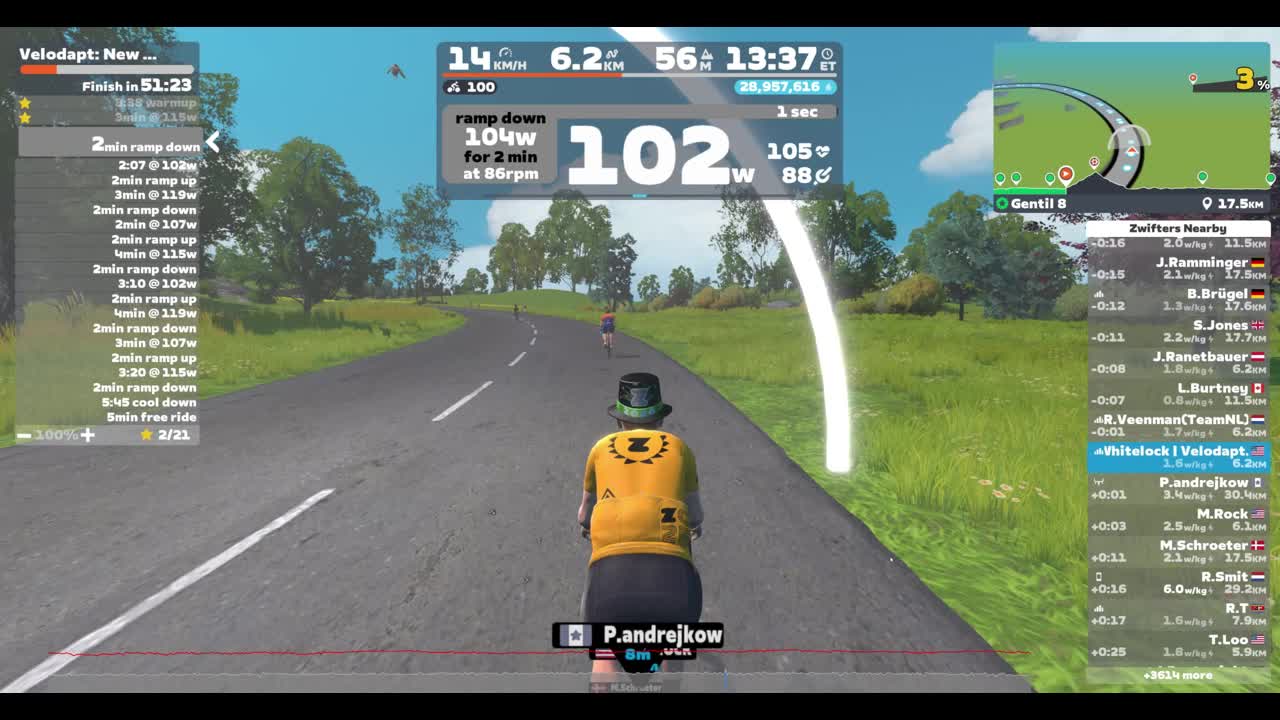Choose T.Loo from the riders list
The width and height of the screenshot is (1280, 720).
[1178, 645]
